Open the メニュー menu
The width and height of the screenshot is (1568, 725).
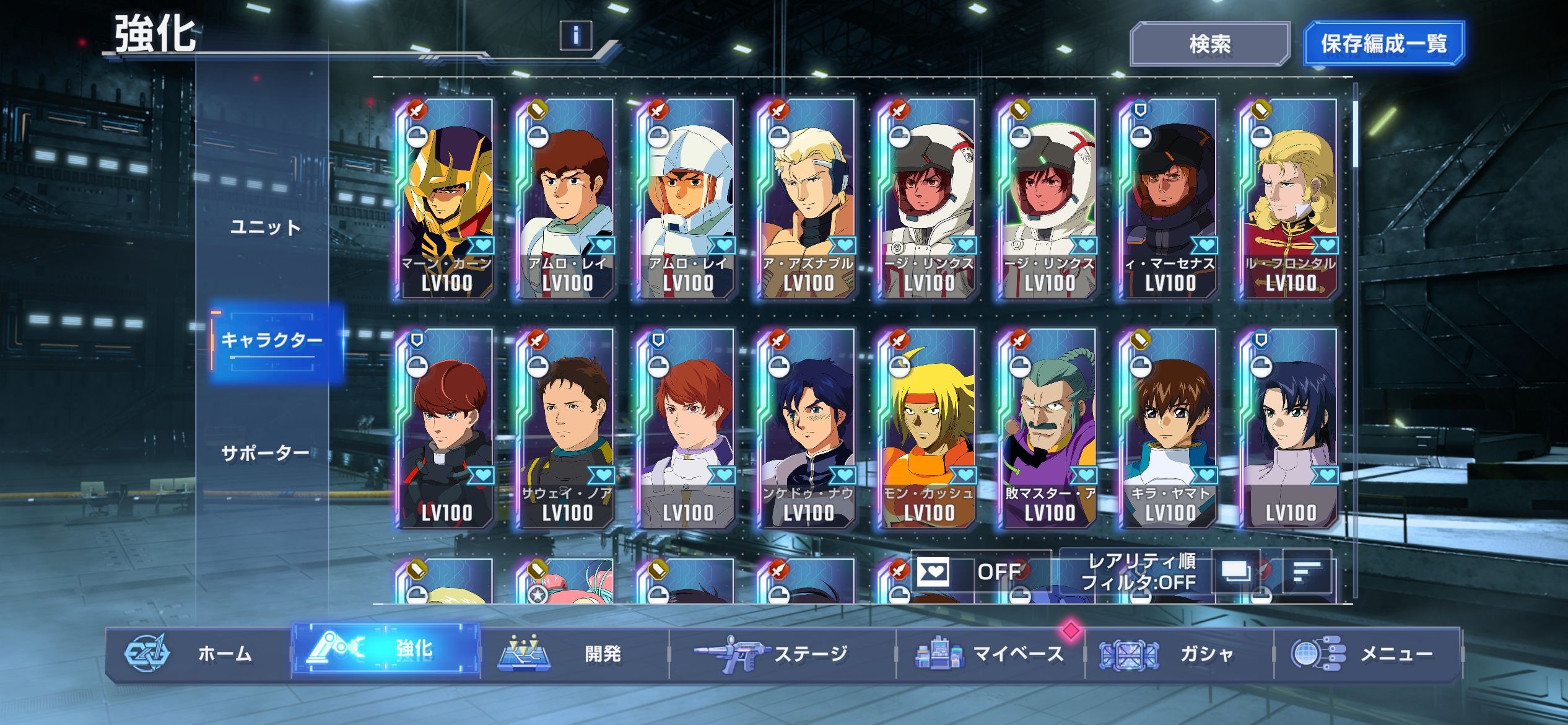click(1367, 653)
